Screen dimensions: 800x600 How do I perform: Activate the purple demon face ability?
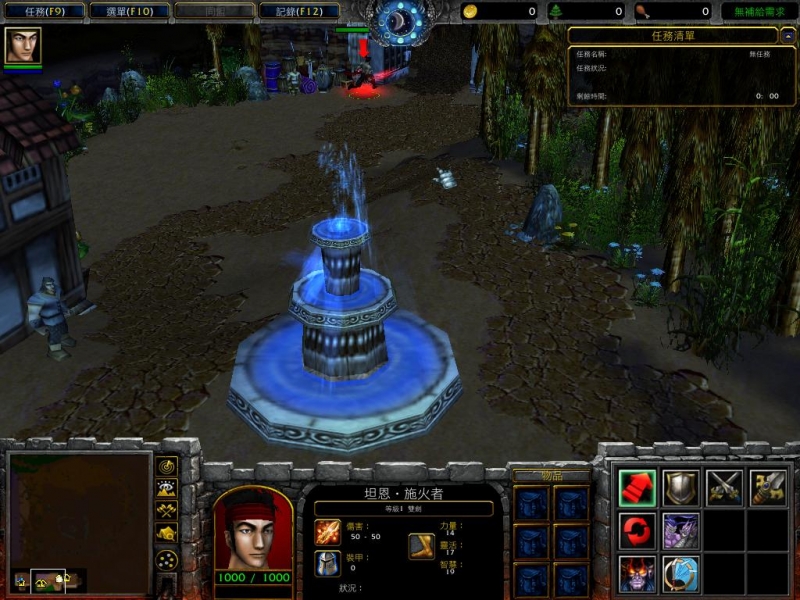[637, 574]
